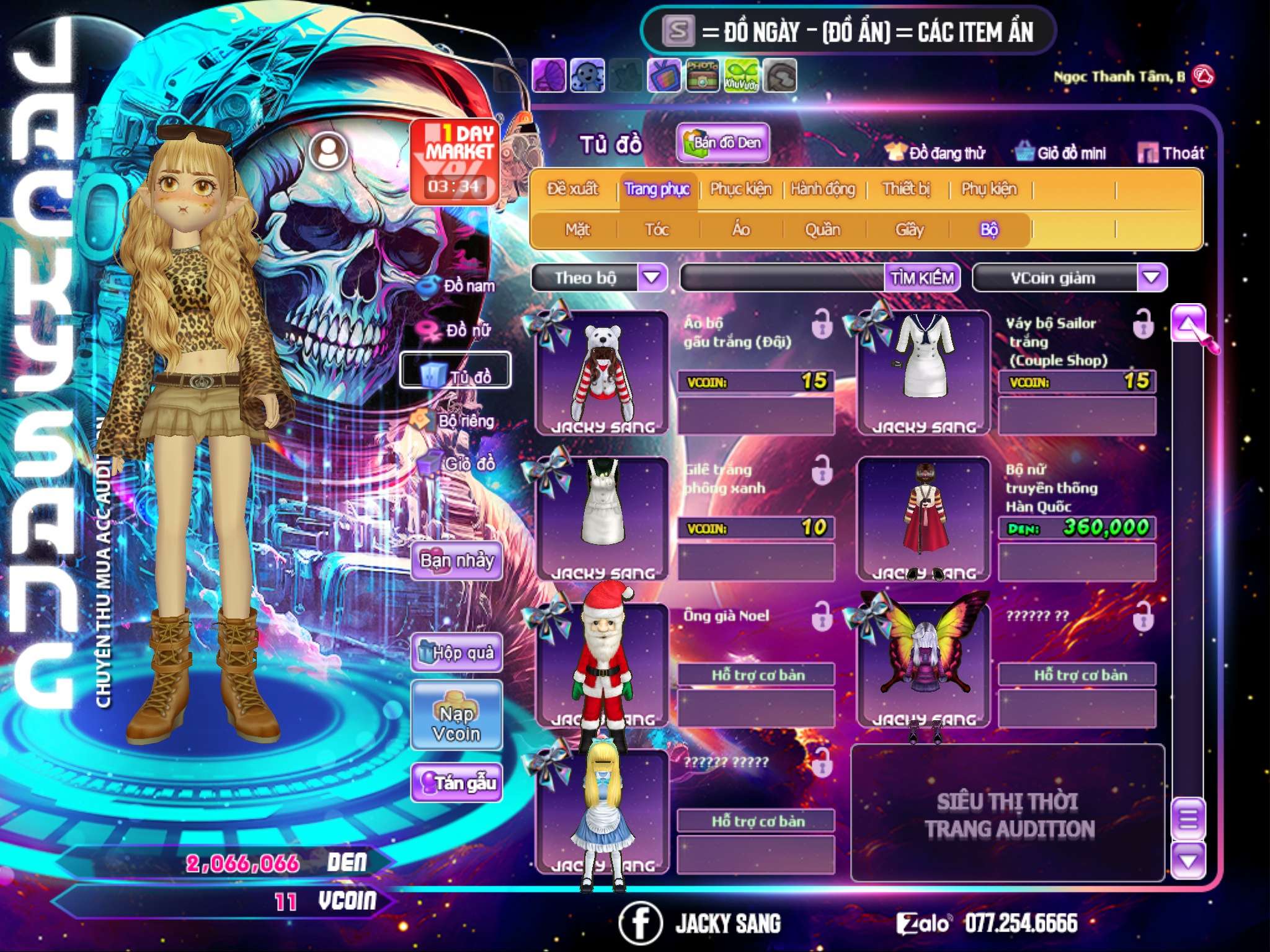This screenshot has height=952, width=1270.
Task: Switch to the Phục kiện tab
Action: 740,188
